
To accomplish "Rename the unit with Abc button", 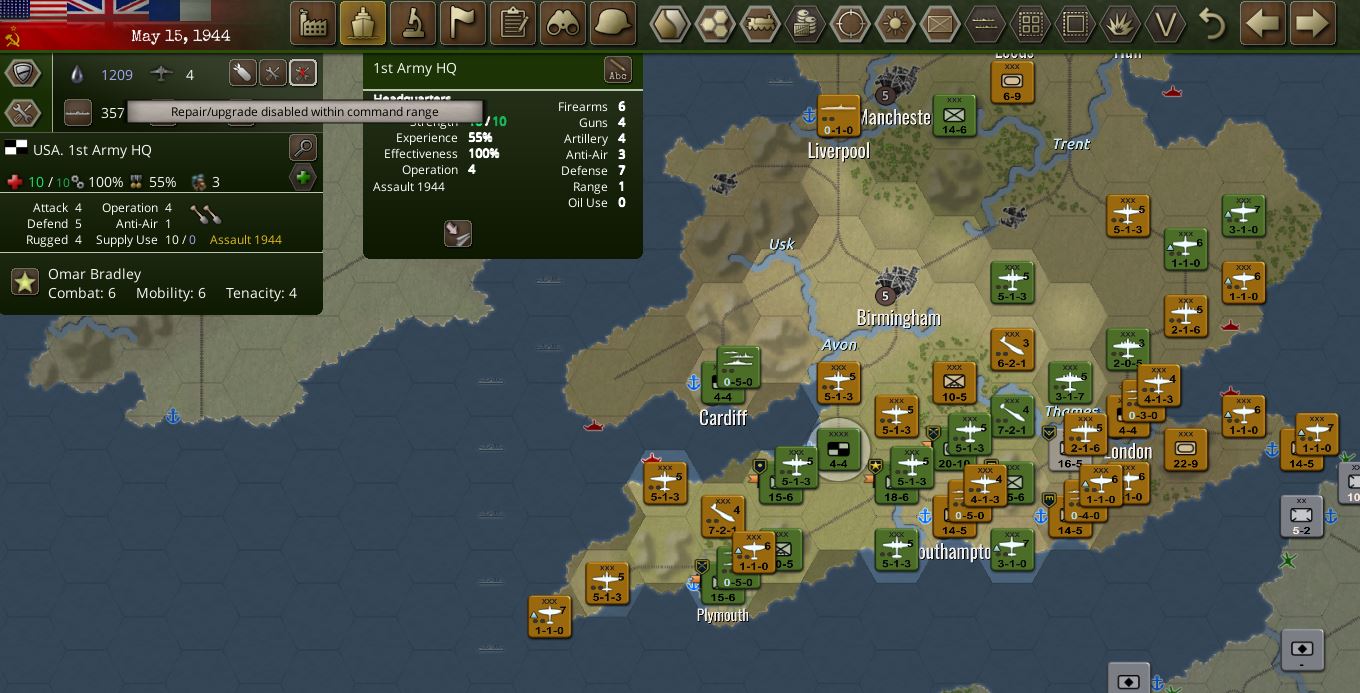I will click(x=618, y=70).
